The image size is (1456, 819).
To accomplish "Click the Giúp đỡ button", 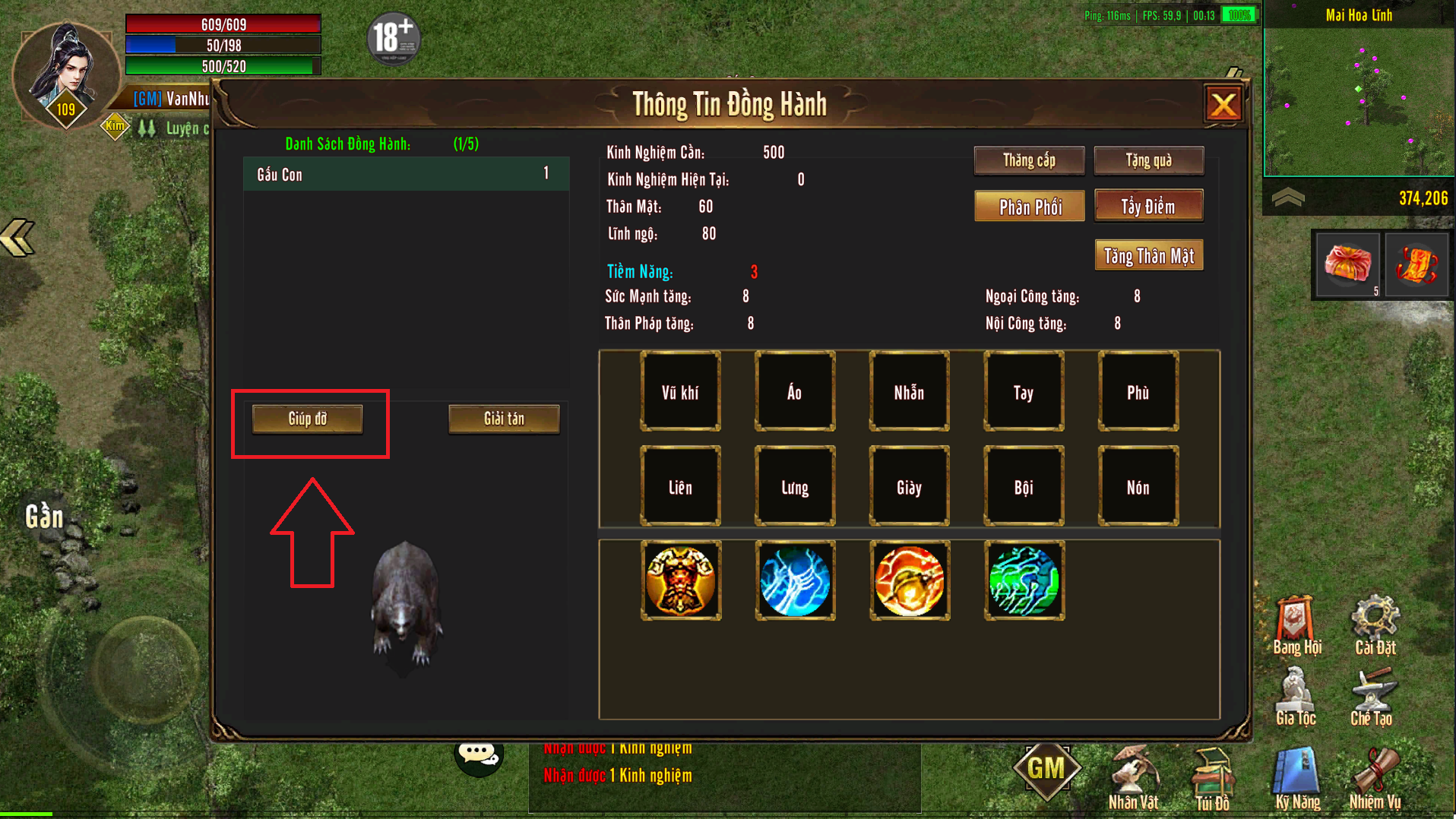I will pos(308,419).
